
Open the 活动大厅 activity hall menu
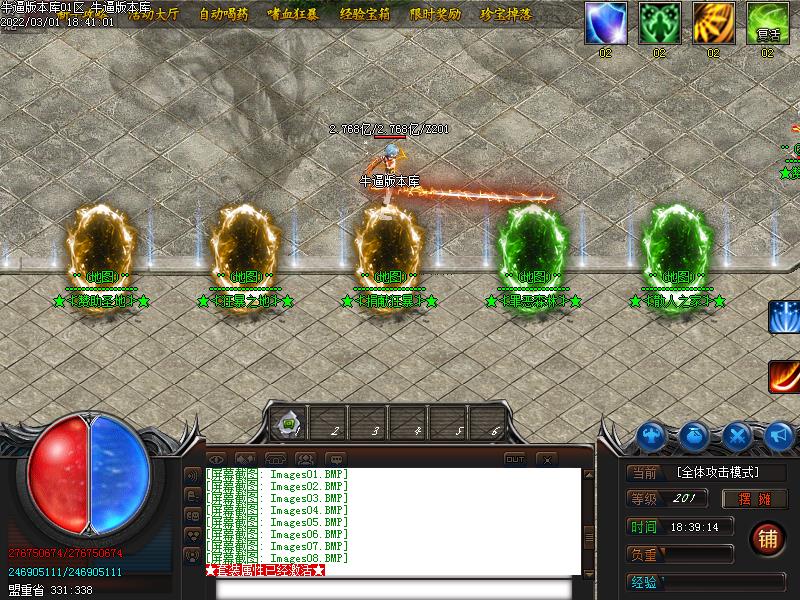[x=152, y=15]
